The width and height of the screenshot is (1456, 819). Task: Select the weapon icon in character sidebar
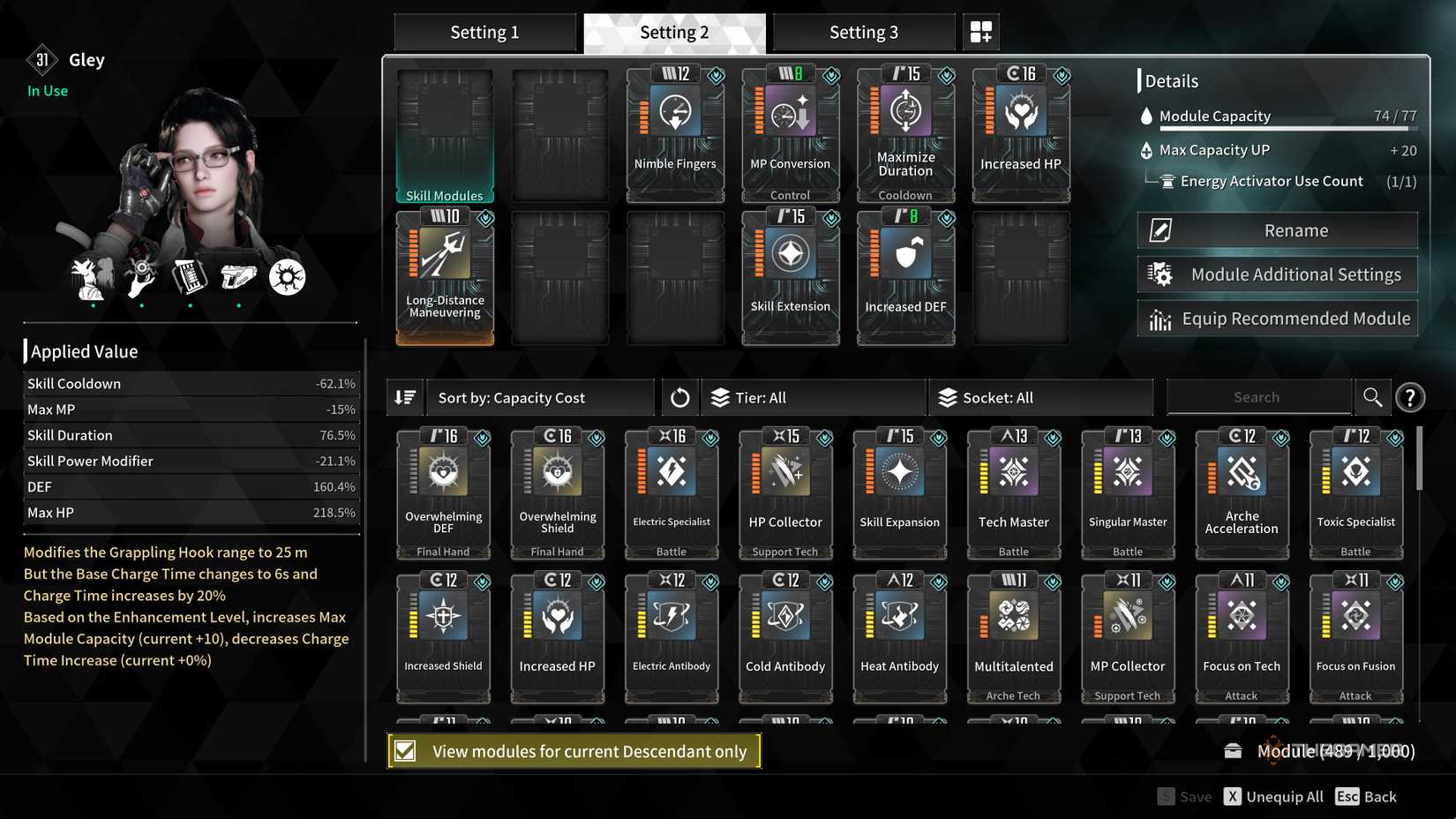239,276
